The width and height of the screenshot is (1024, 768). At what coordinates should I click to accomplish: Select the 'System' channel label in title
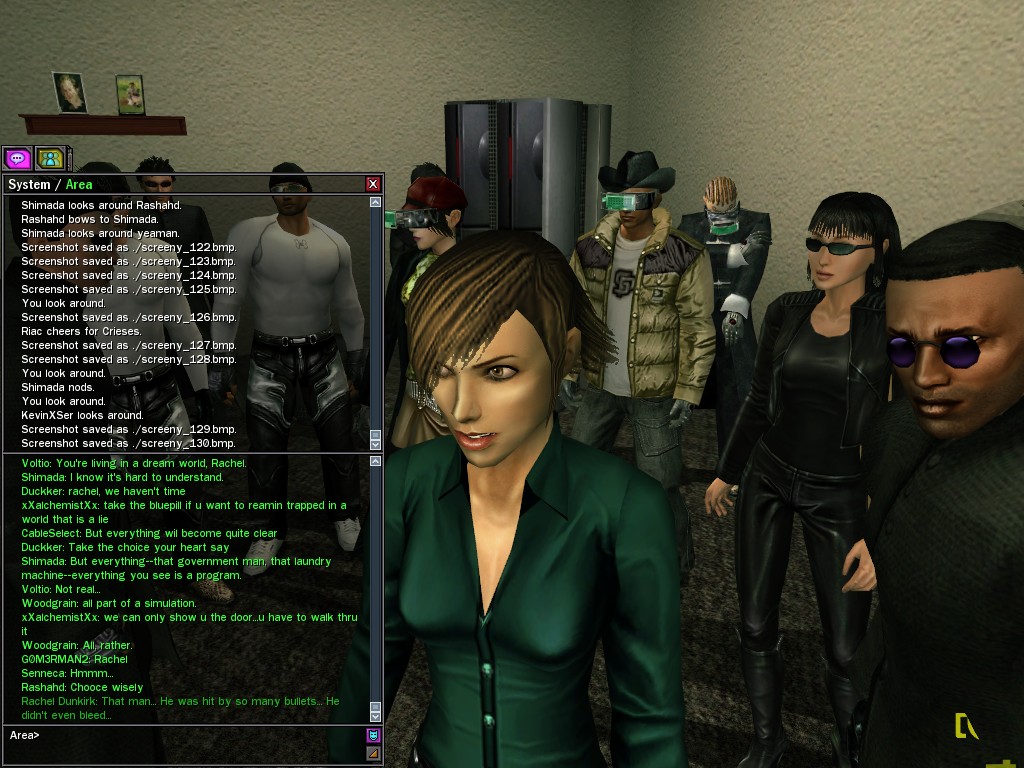[28, 184]
